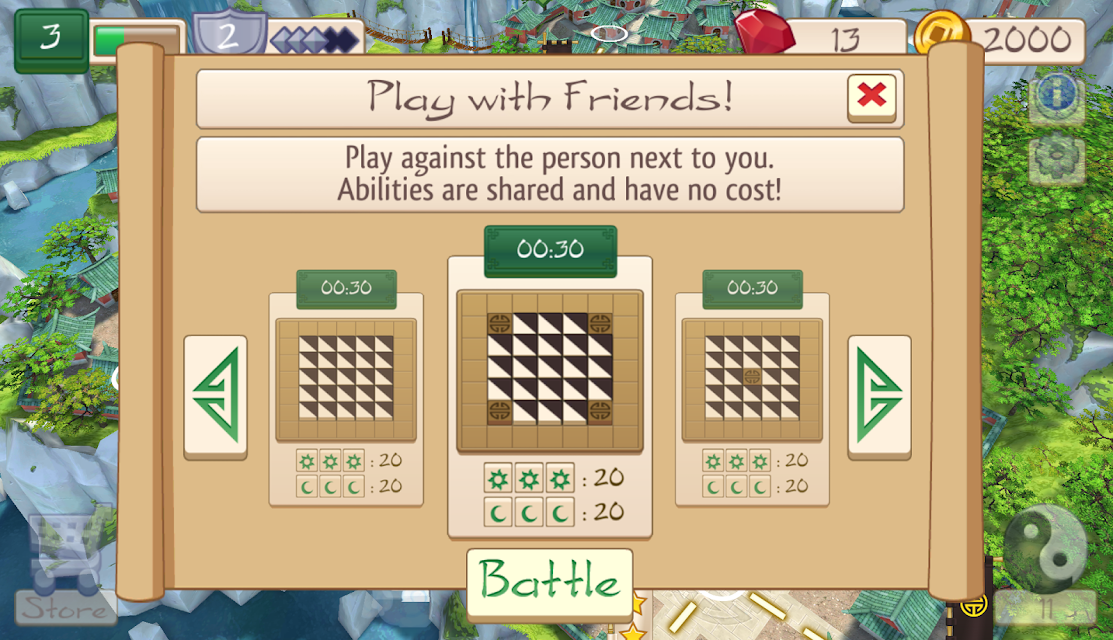Select the plain board without corner tiles
Viewport: 1113px width, 640px height.
coord(347,379)
